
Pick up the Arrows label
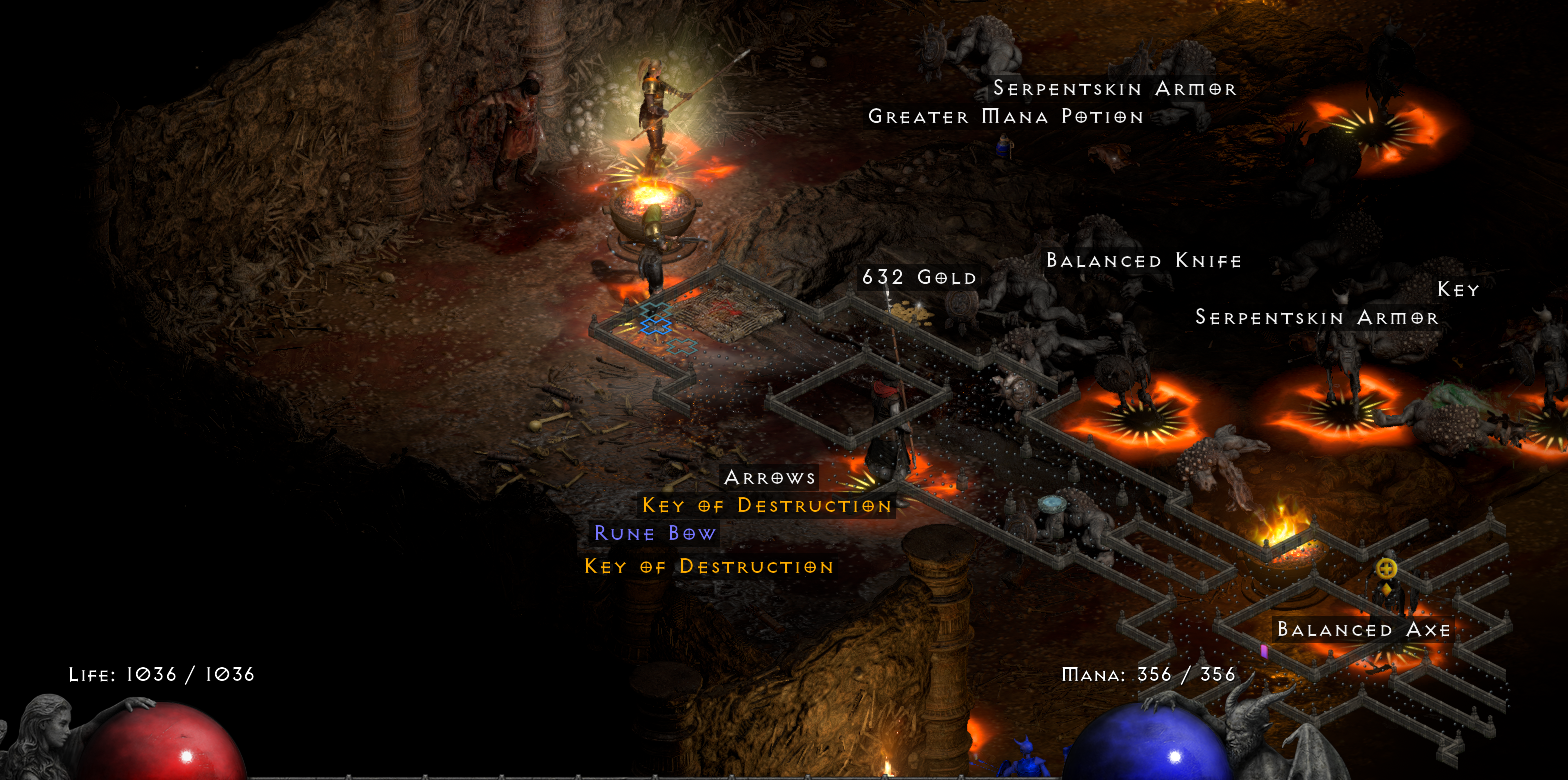[x=770, y=477]
